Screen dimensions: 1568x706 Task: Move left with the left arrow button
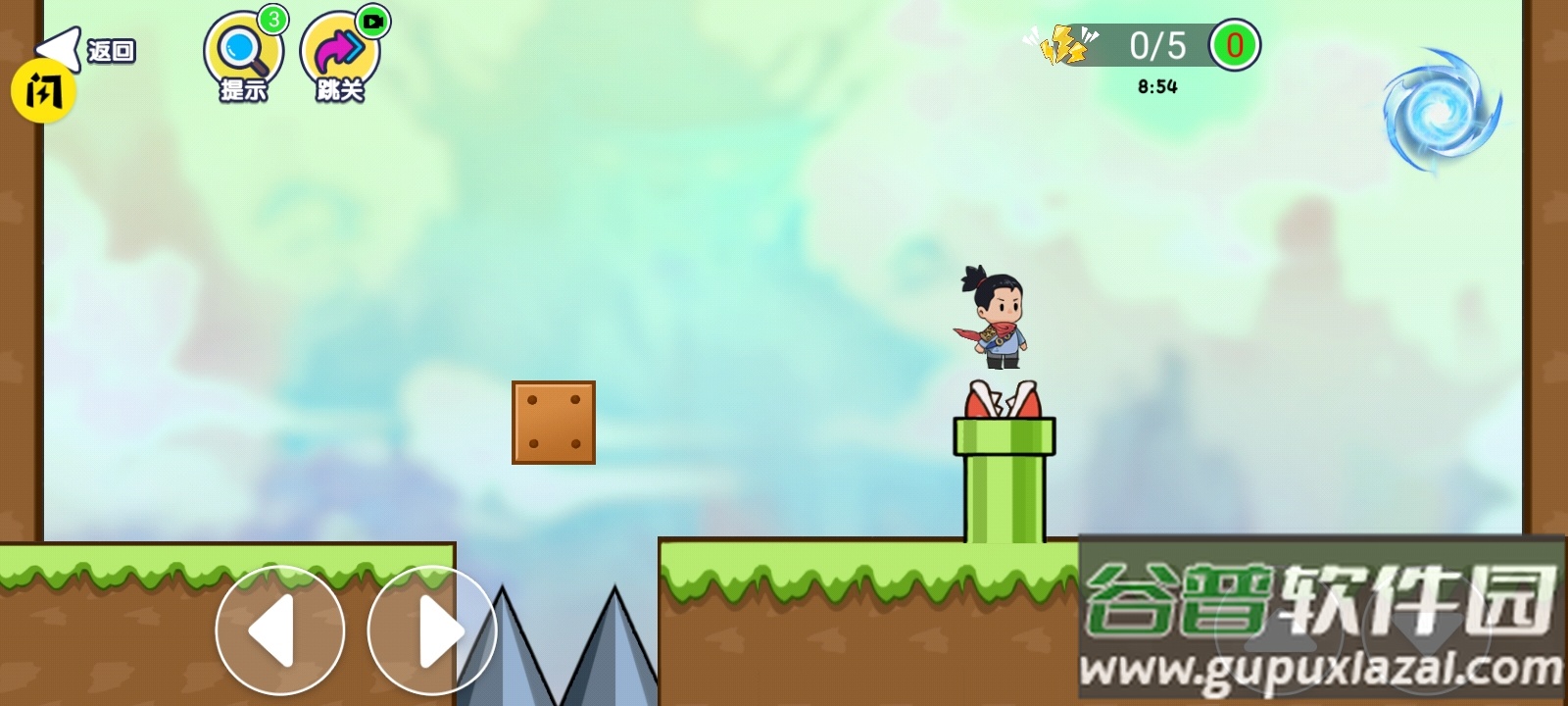pyautogui.click(x=280, y=631)
